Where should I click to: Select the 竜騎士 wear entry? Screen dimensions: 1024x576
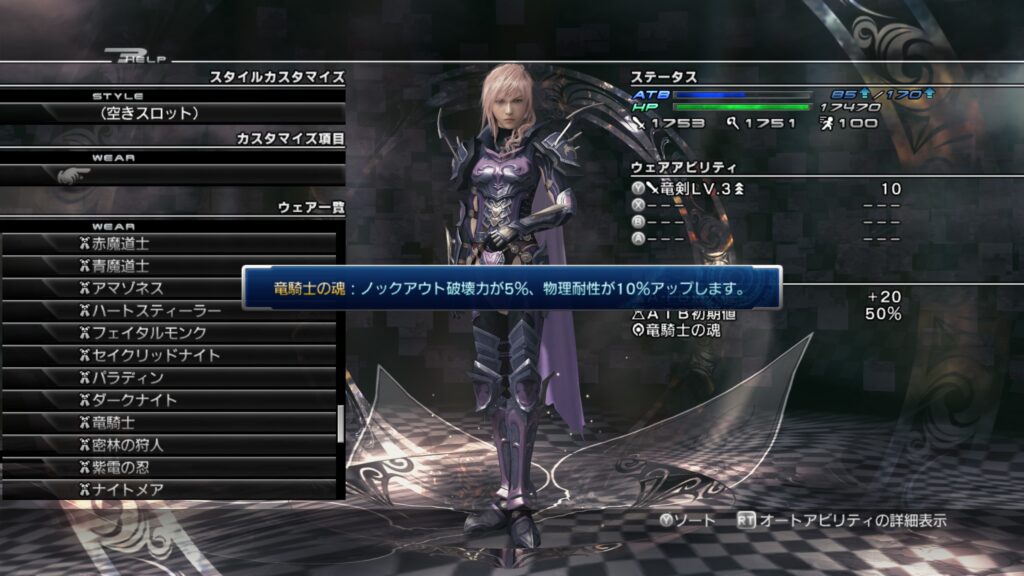[170, 422]
